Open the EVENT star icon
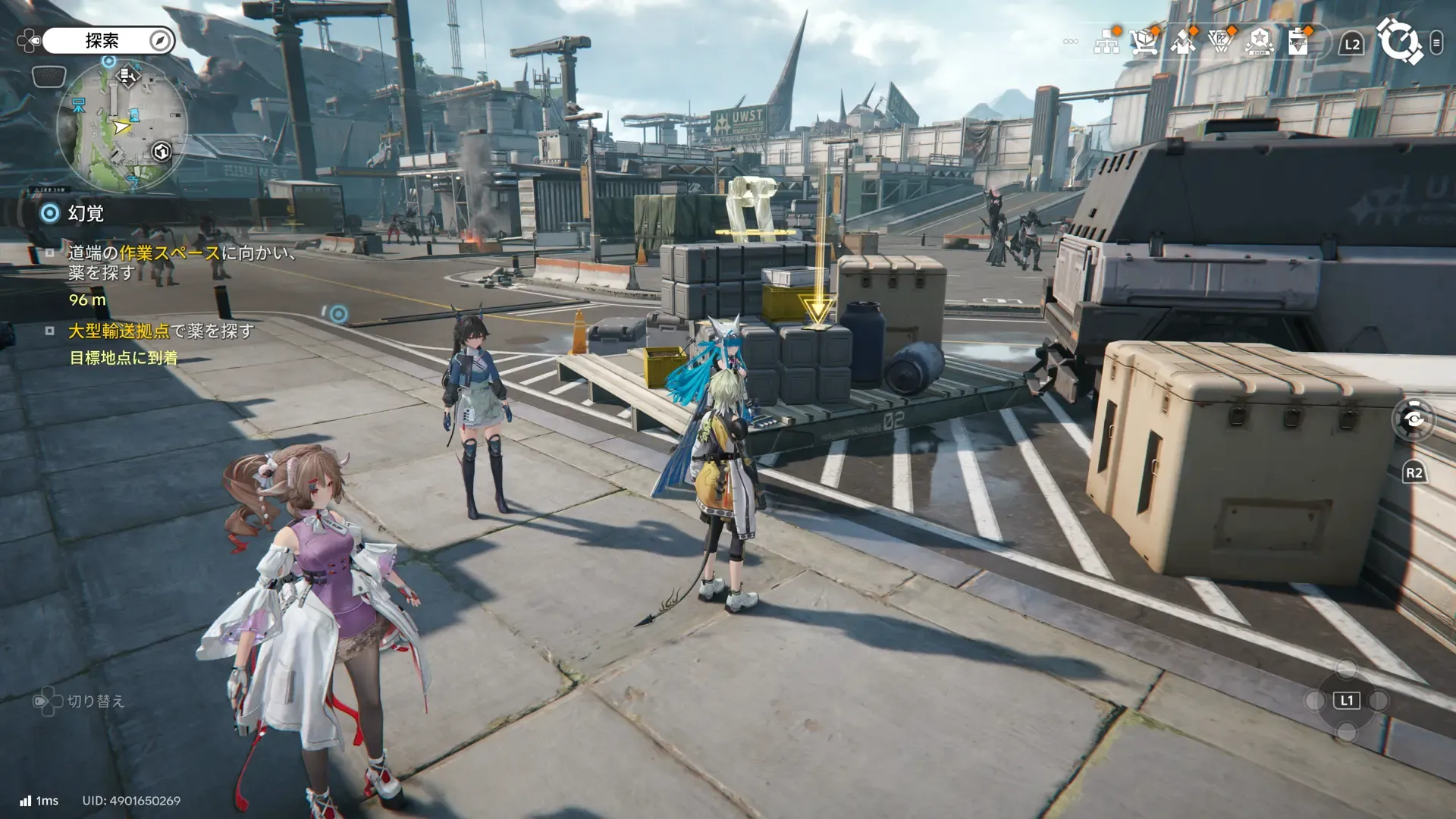The image size is (1456, 819). [x=1260, y=42]
